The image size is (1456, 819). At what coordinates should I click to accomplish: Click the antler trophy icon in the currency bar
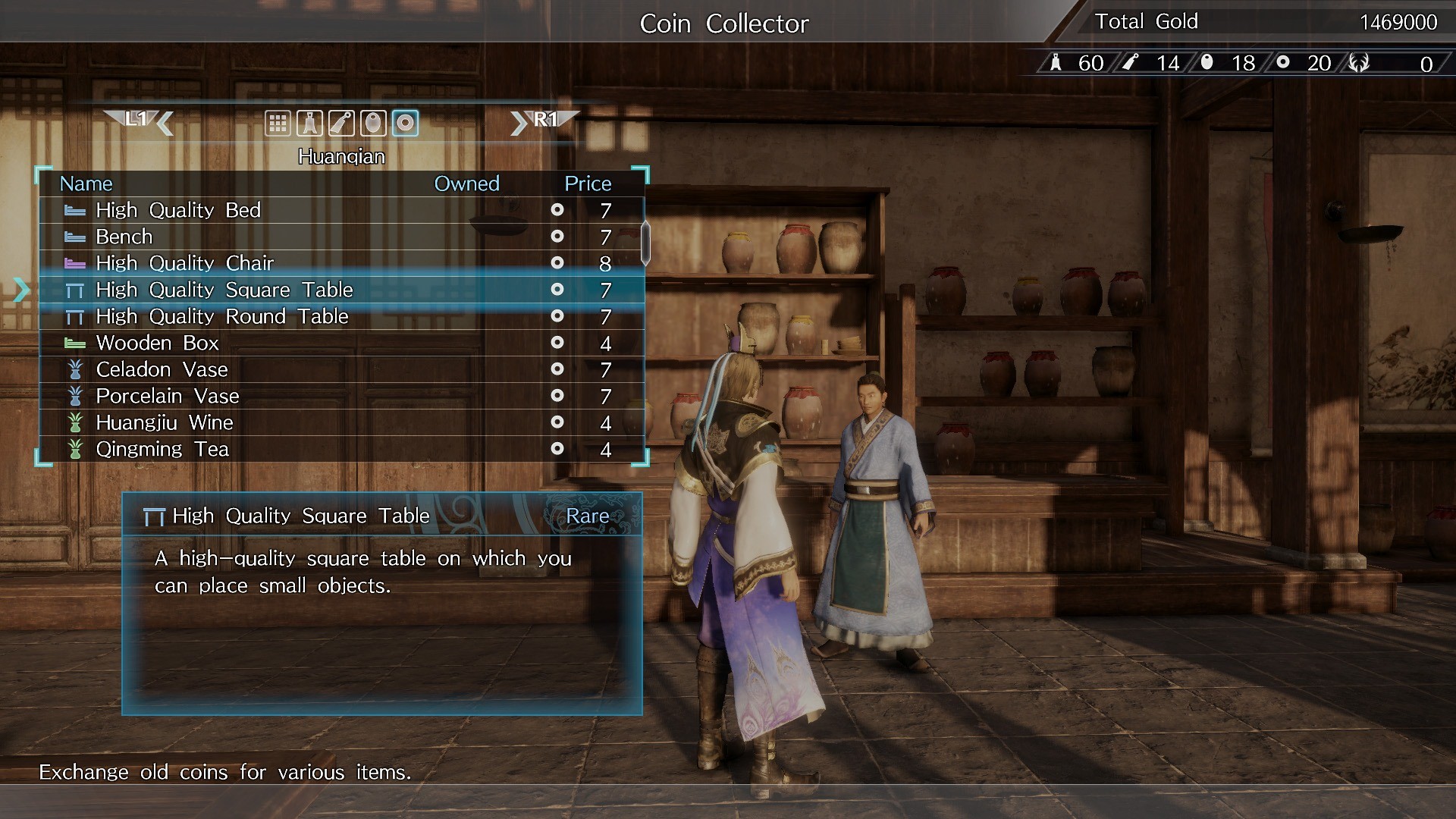point(1360,63)
